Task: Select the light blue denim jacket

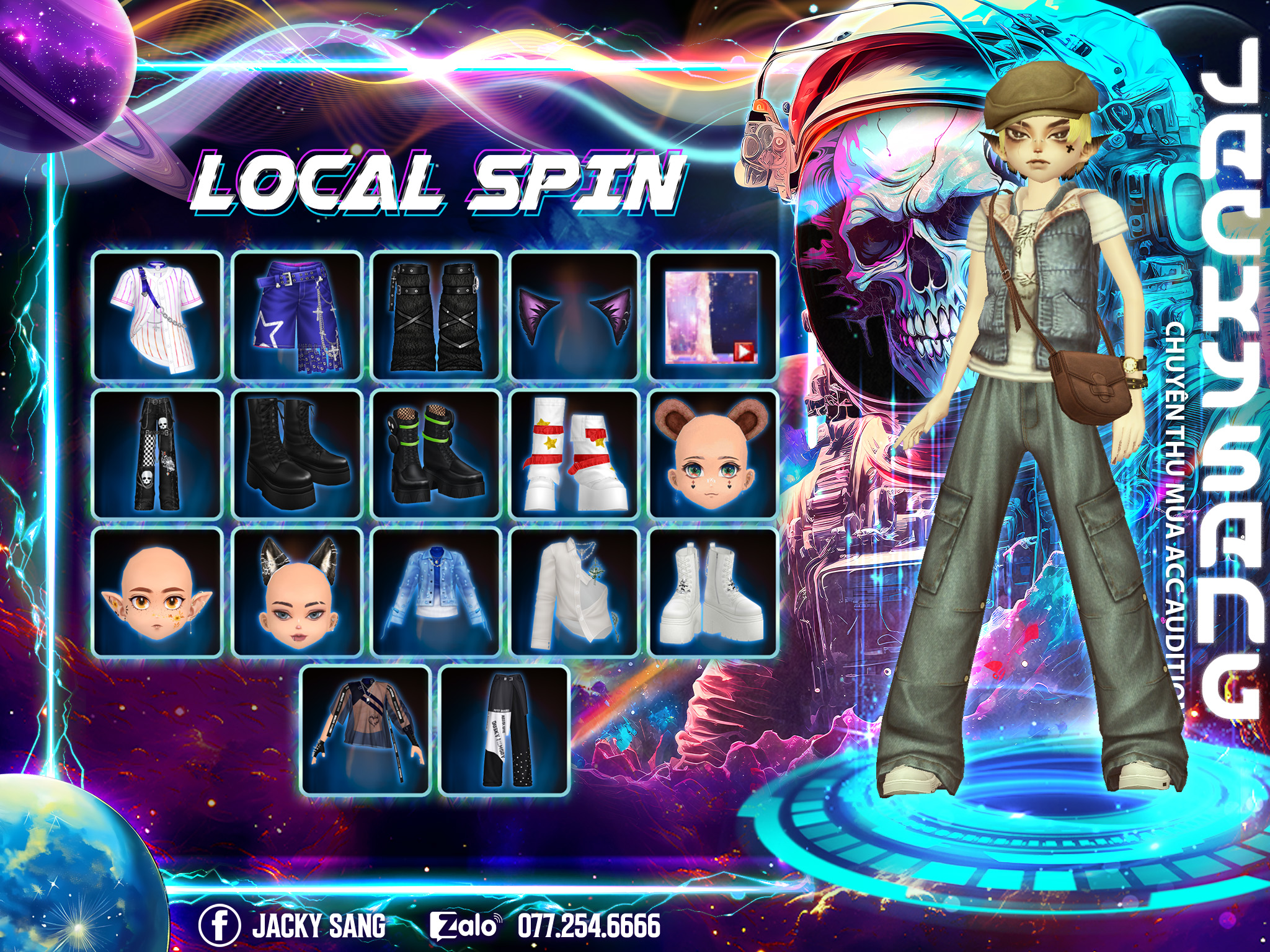Action: [436, 593]
